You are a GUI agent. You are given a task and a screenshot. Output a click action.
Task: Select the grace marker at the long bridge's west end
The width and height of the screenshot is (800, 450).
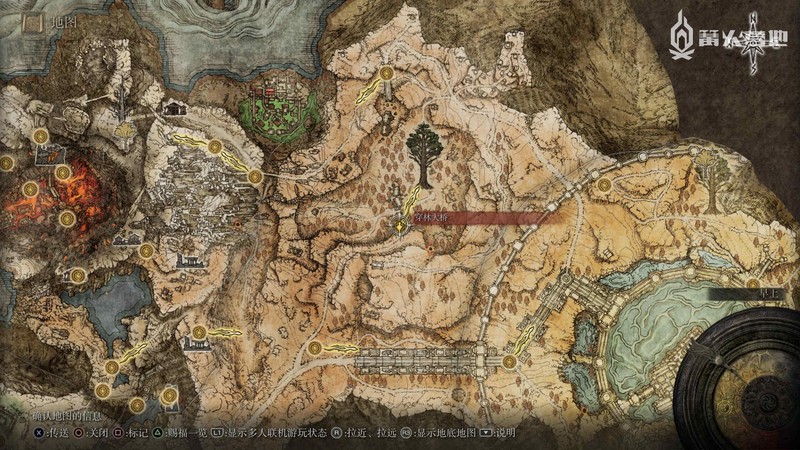(x=315, y=346)
